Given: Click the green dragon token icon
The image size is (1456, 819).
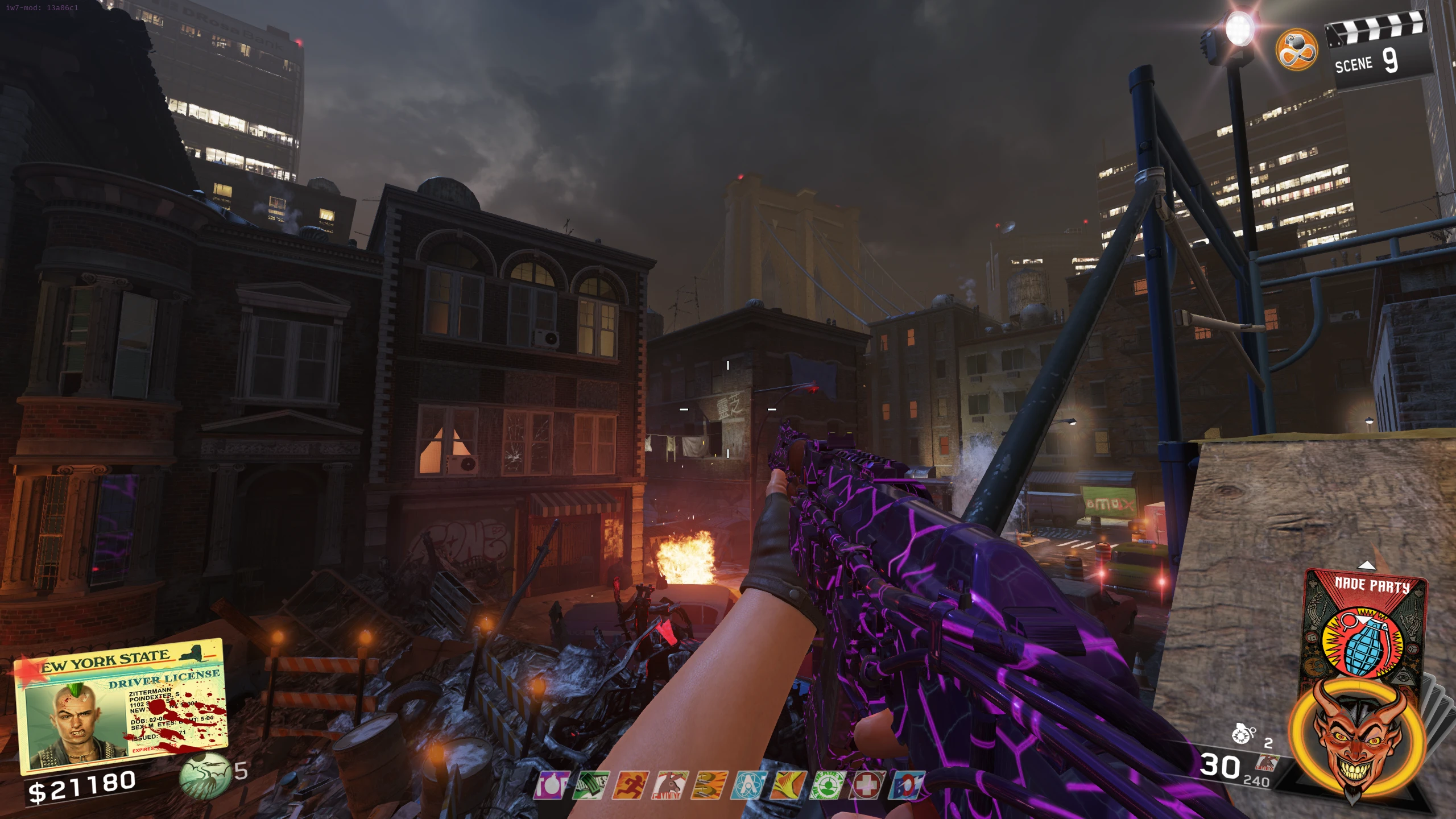Looking at the screenshot, I should click(x=205, y=776).
